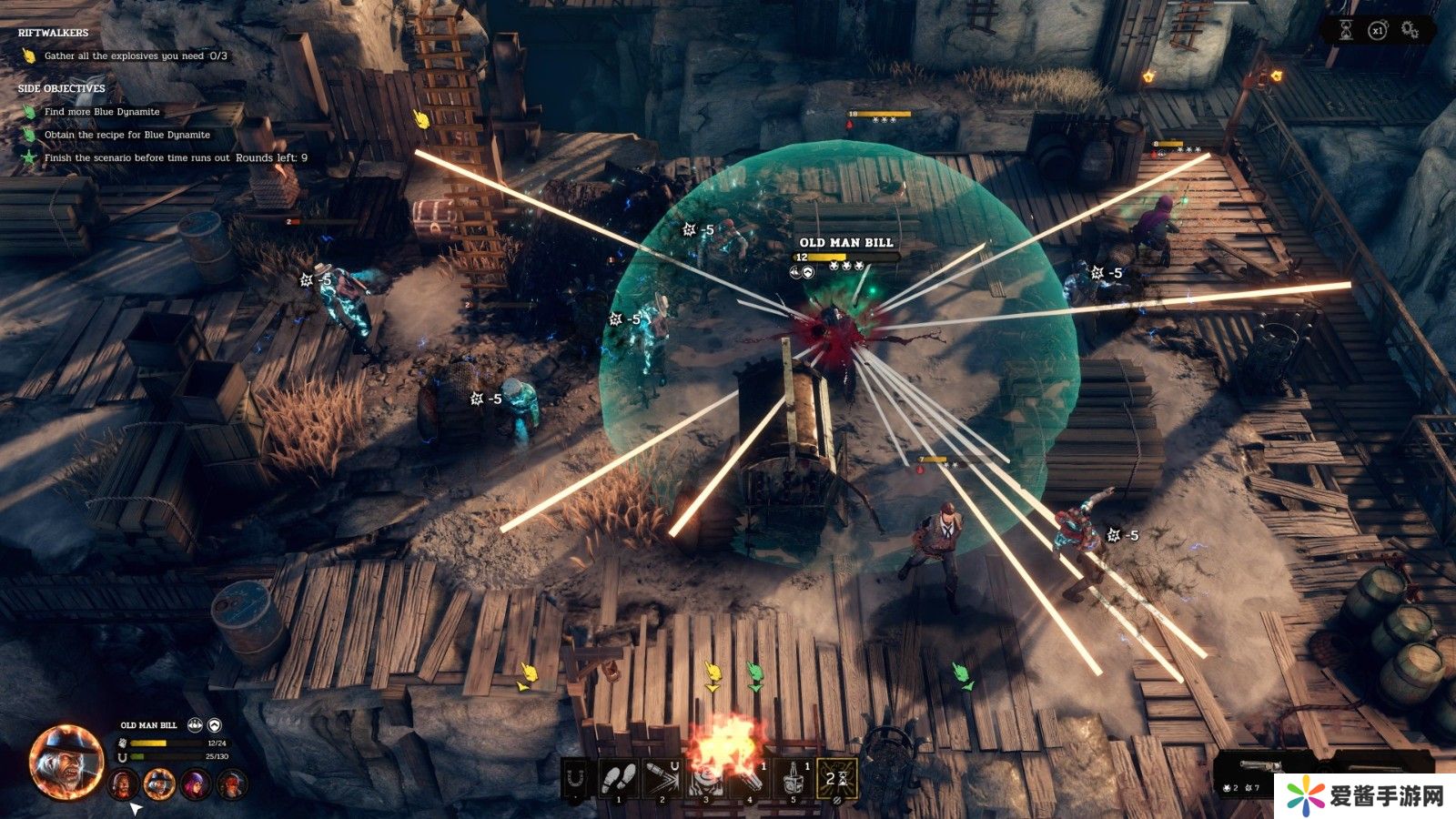1456x819 pixels.
Task: Click the hourglass end turn icon
Action: (1345, 30)
